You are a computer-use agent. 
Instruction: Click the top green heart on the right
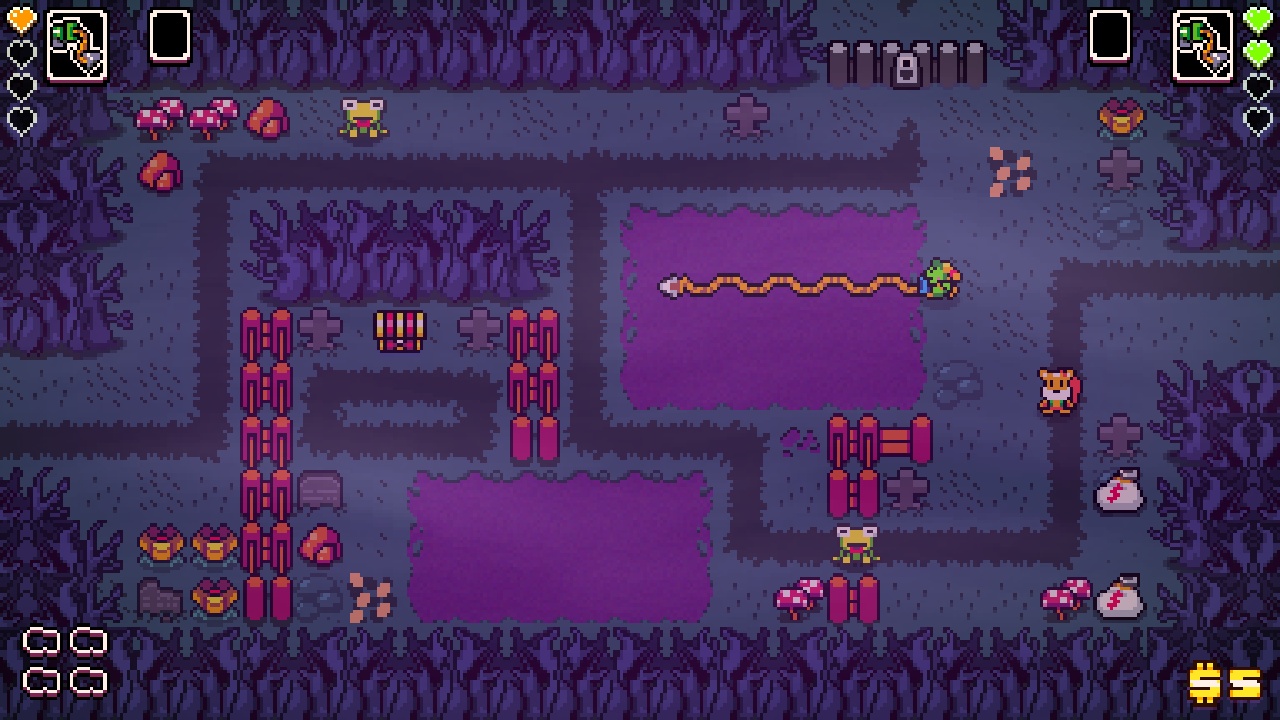[1258, 17]
